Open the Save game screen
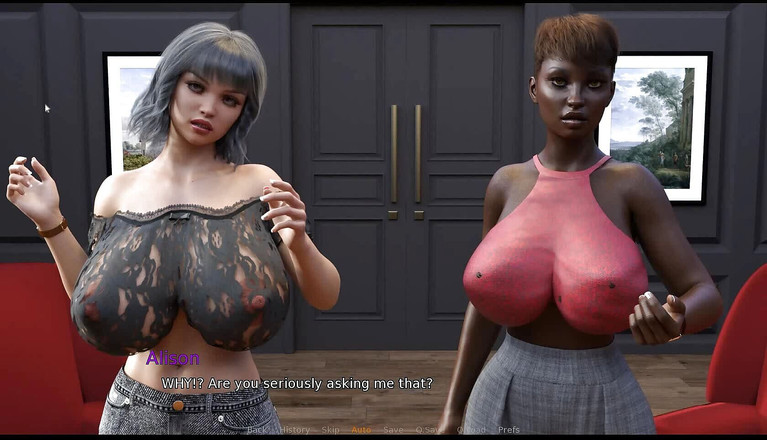 (393, 430)
